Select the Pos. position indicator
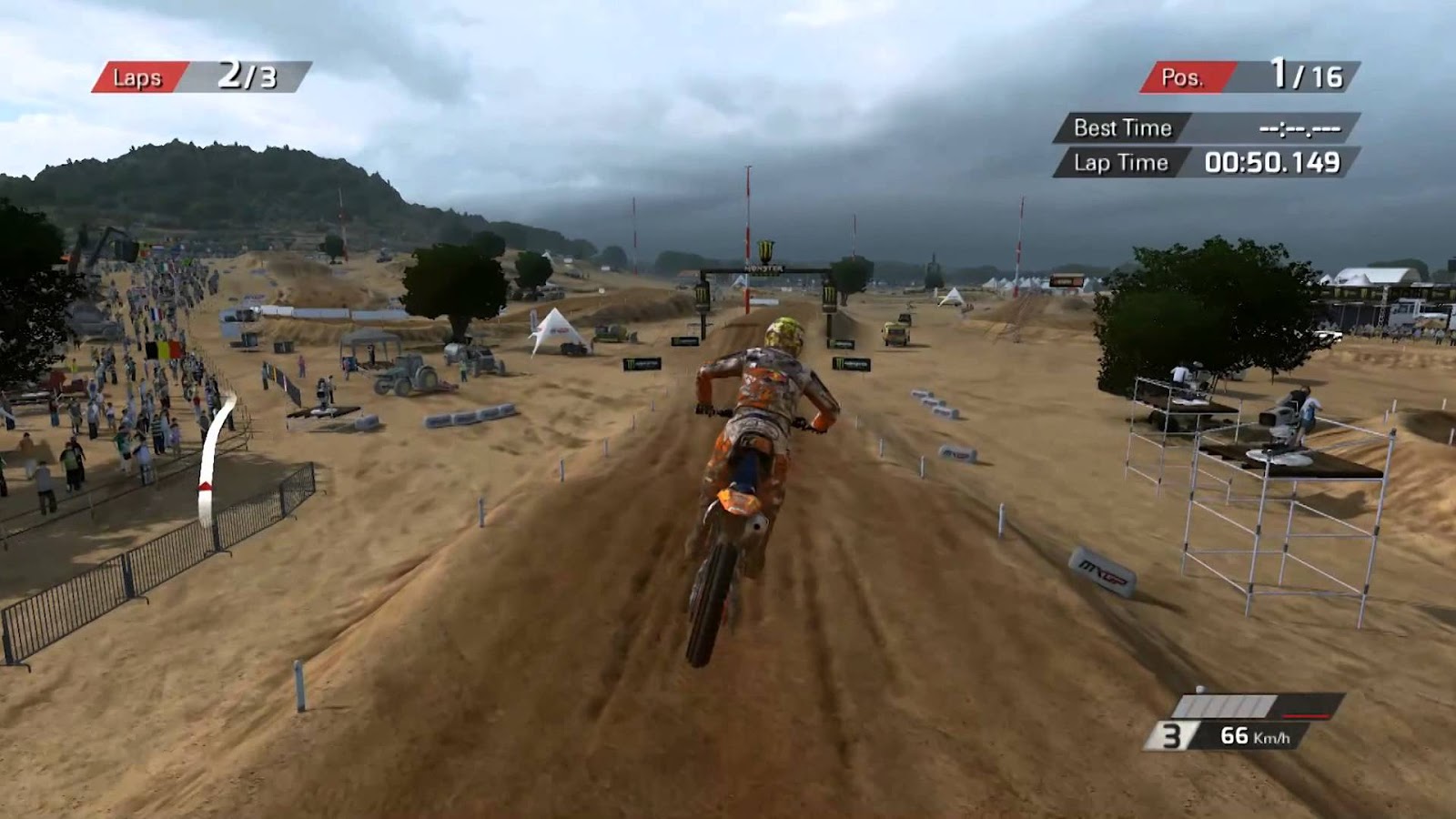 tap(1188, 76)
